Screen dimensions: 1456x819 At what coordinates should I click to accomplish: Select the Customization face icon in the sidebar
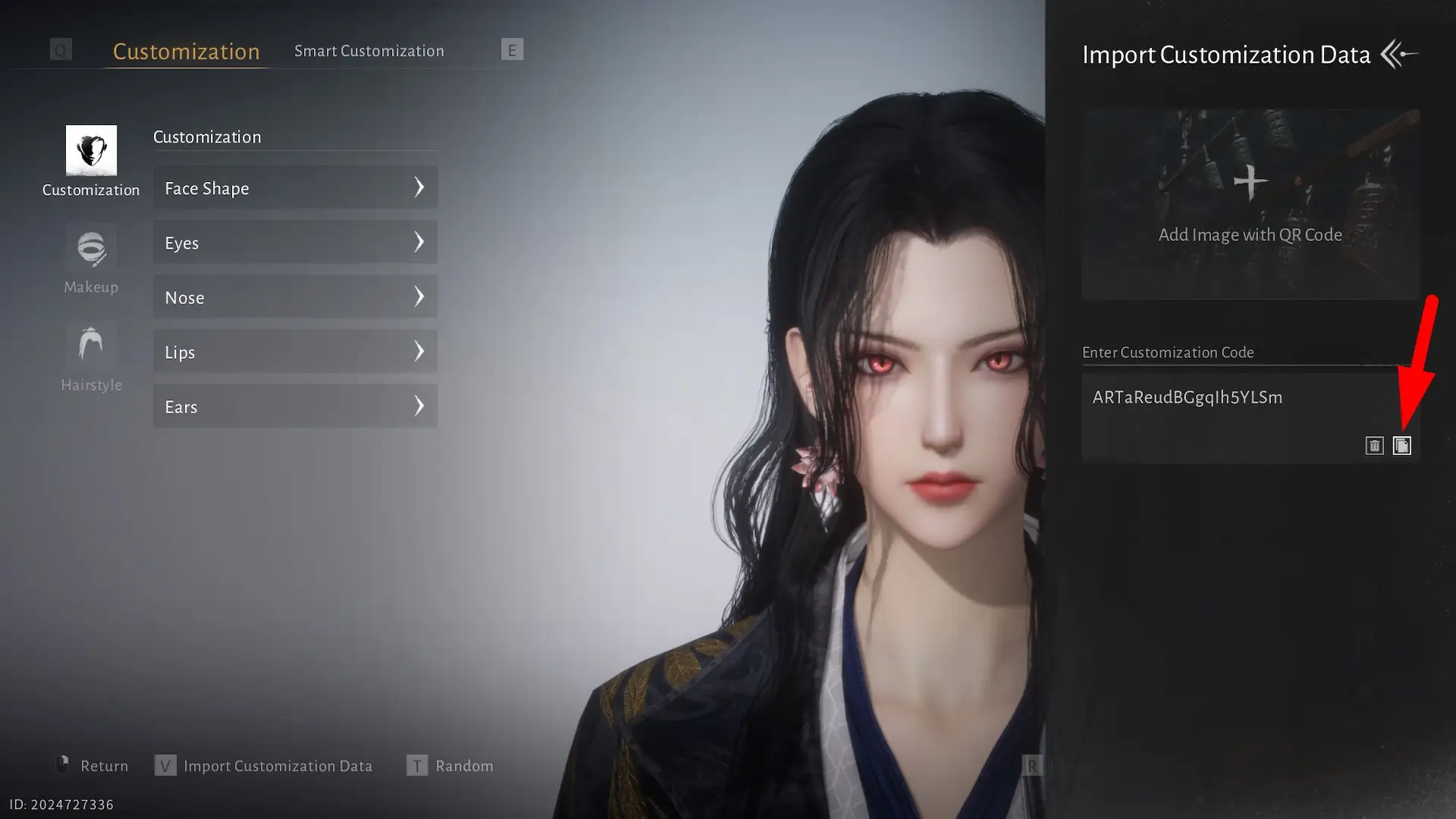91,151
